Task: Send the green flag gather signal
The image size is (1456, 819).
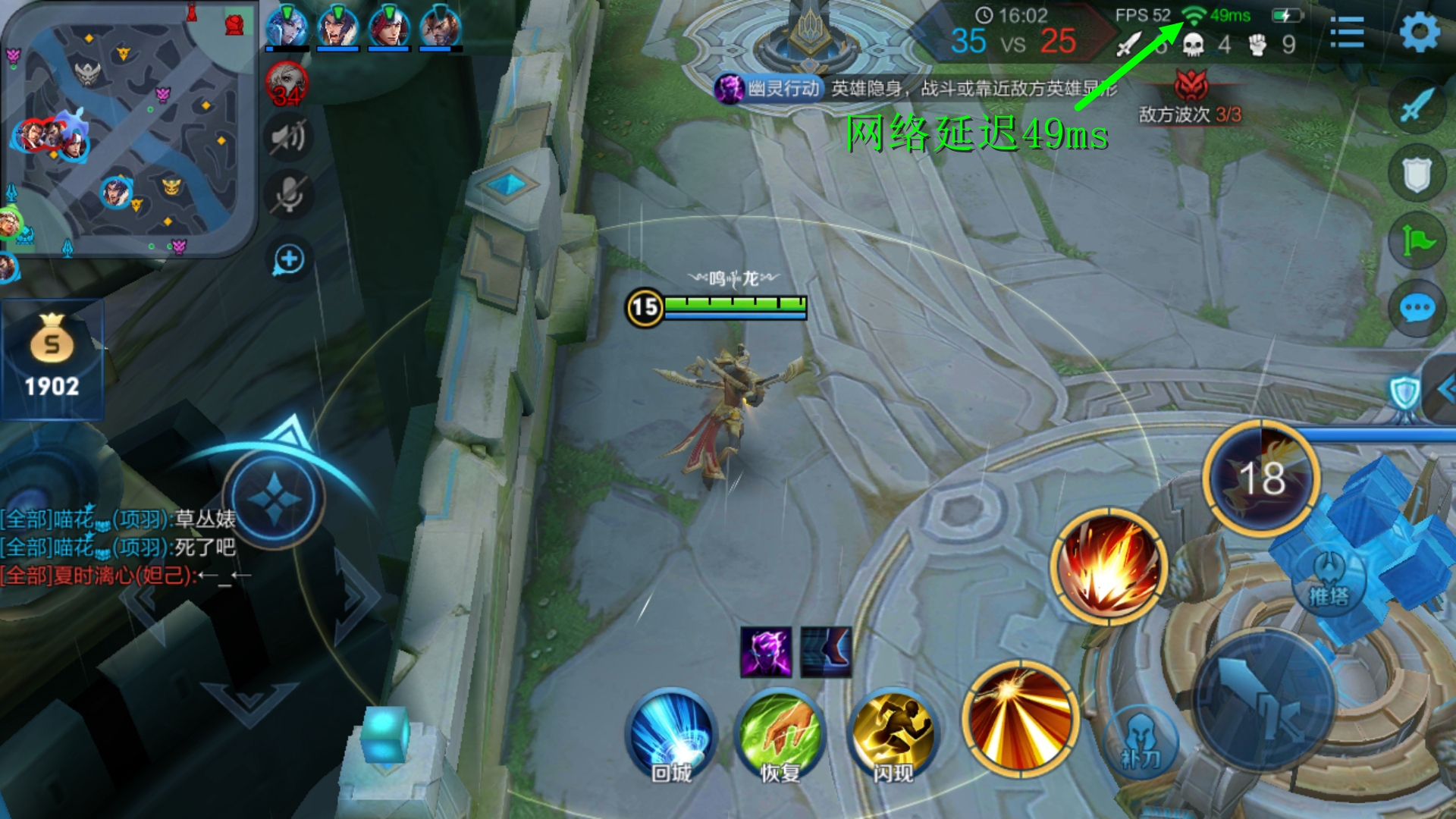Action: [1417, 241]
